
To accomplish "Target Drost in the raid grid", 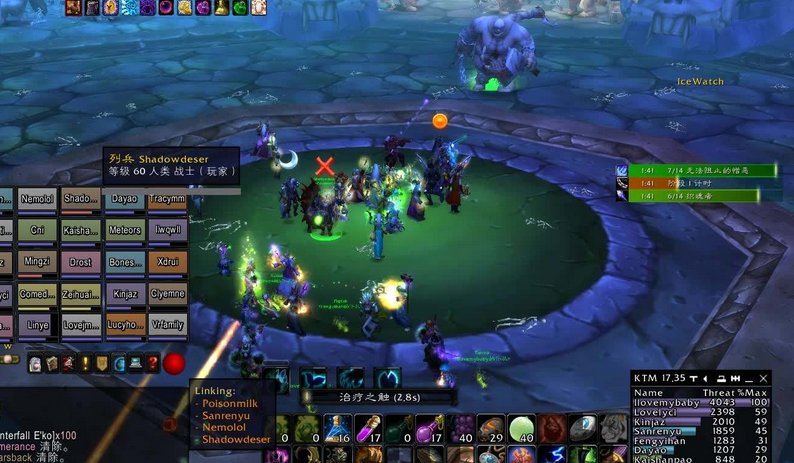I will 80,262.
